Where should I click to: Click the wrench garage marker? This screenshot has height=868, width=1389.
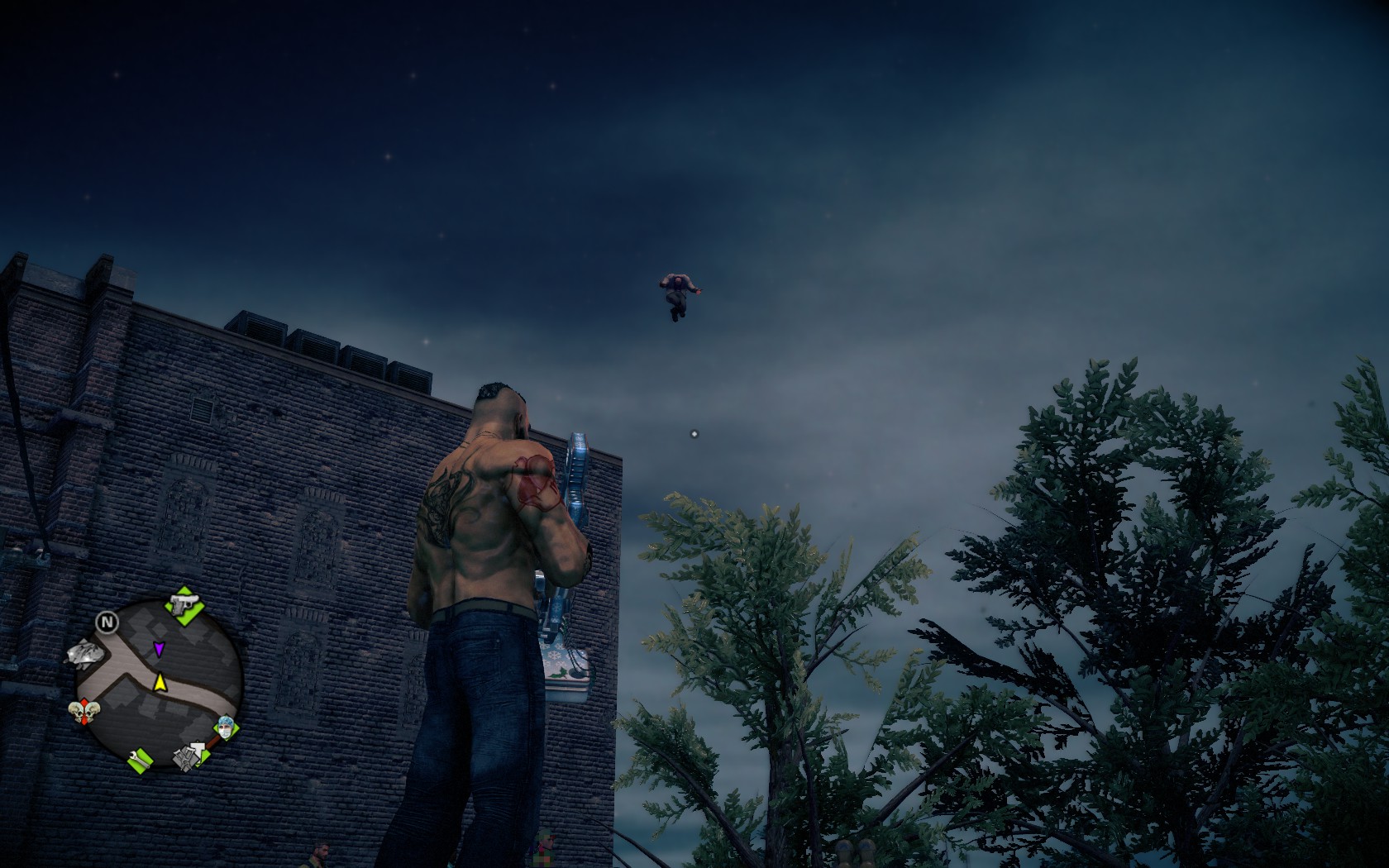coord(141,758)
